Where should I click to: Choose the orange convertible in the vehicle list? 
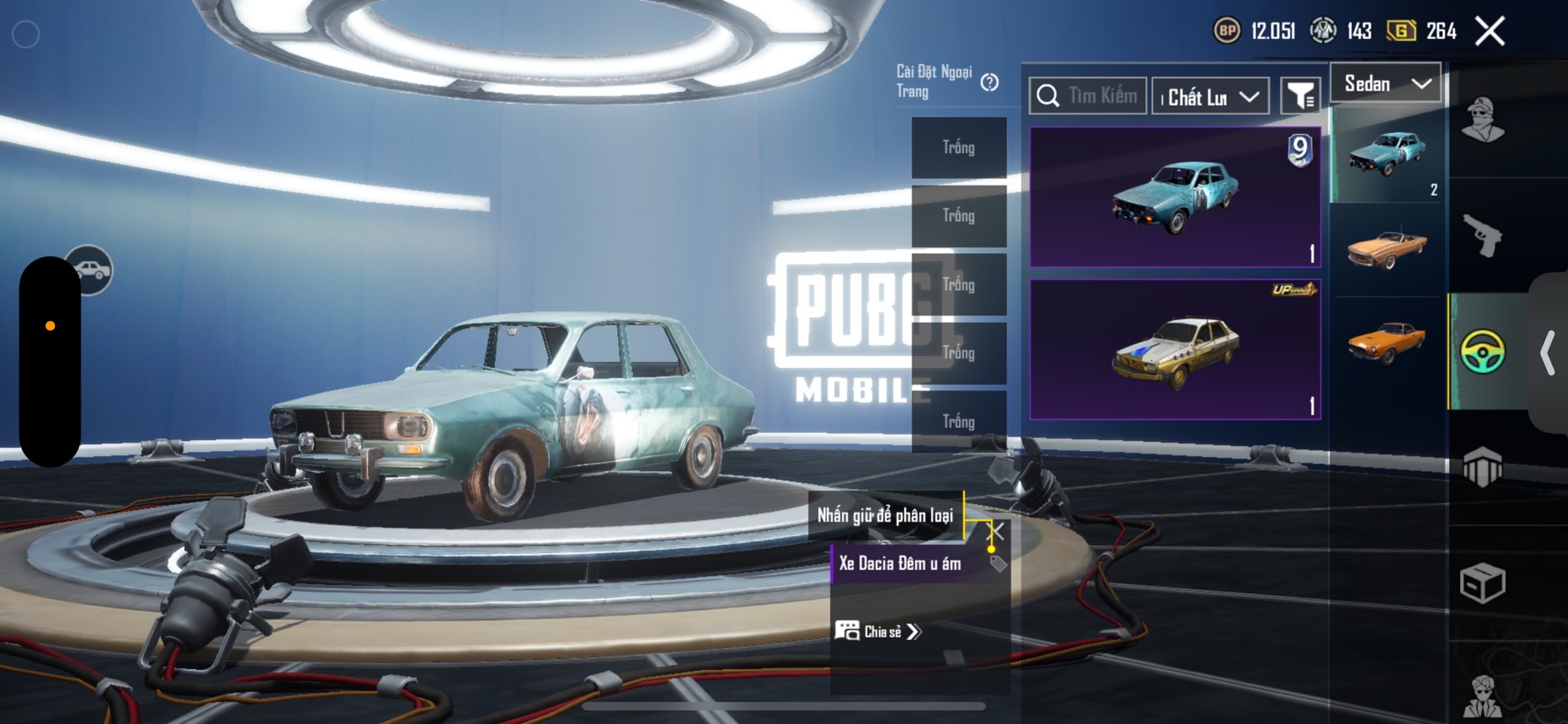tap(1387, 248)
